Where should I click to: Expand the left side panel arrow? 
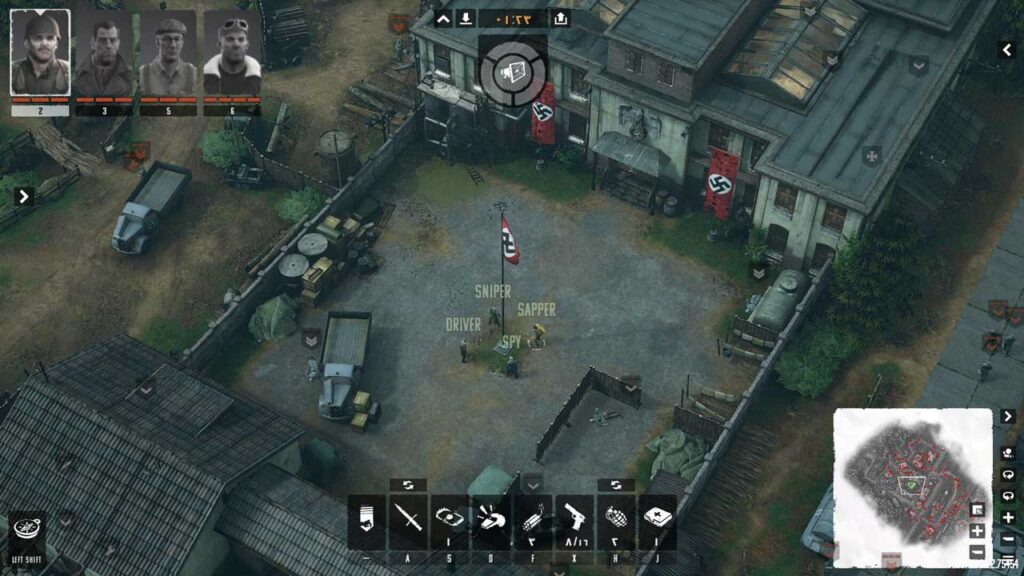pos(24,196)
